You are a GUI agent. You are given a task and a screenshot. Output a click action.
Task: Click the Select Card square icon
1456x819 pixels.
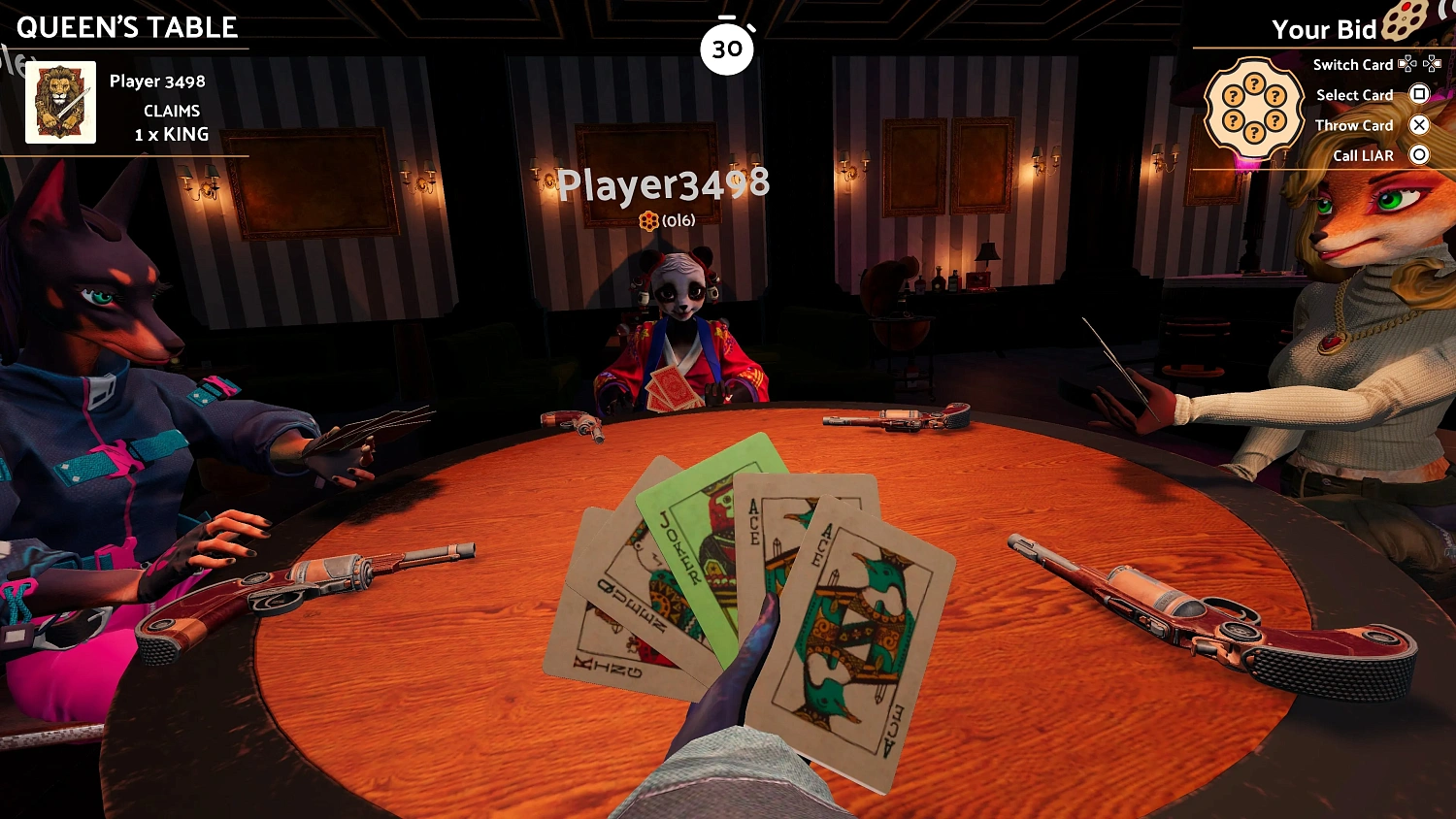tap(1419, 94)
